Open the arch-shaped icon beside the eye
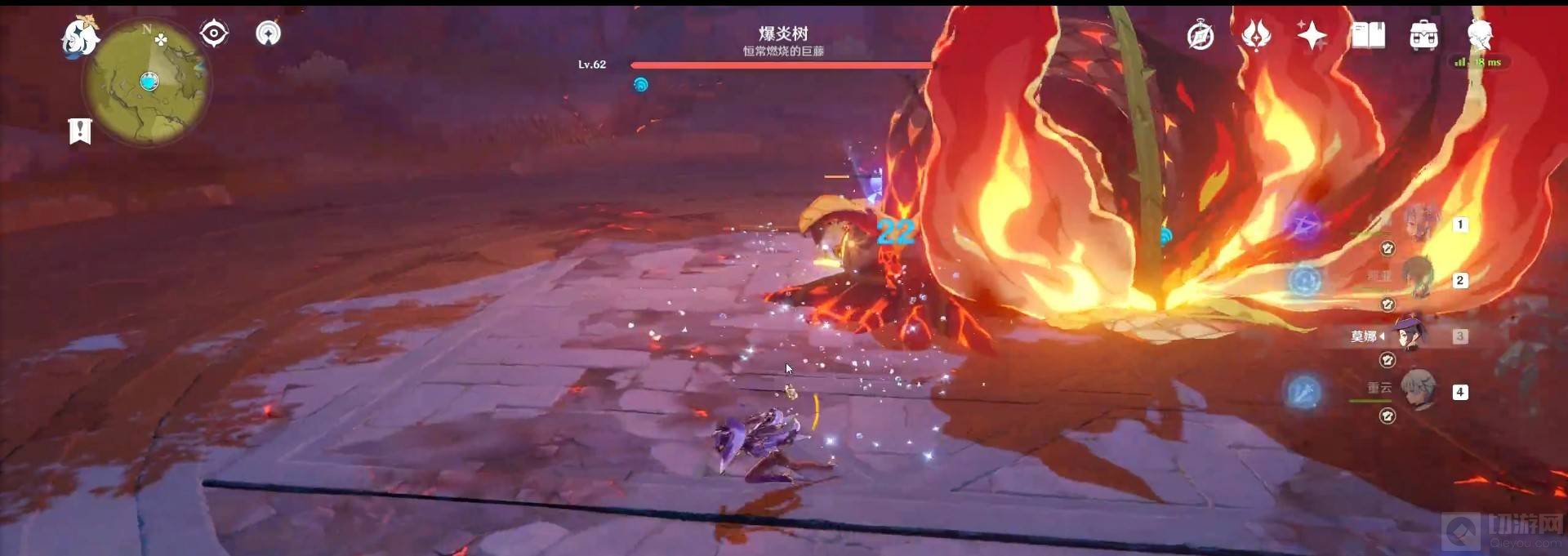The width and height of the screenshot is (1568, 556). pos(268,33)
